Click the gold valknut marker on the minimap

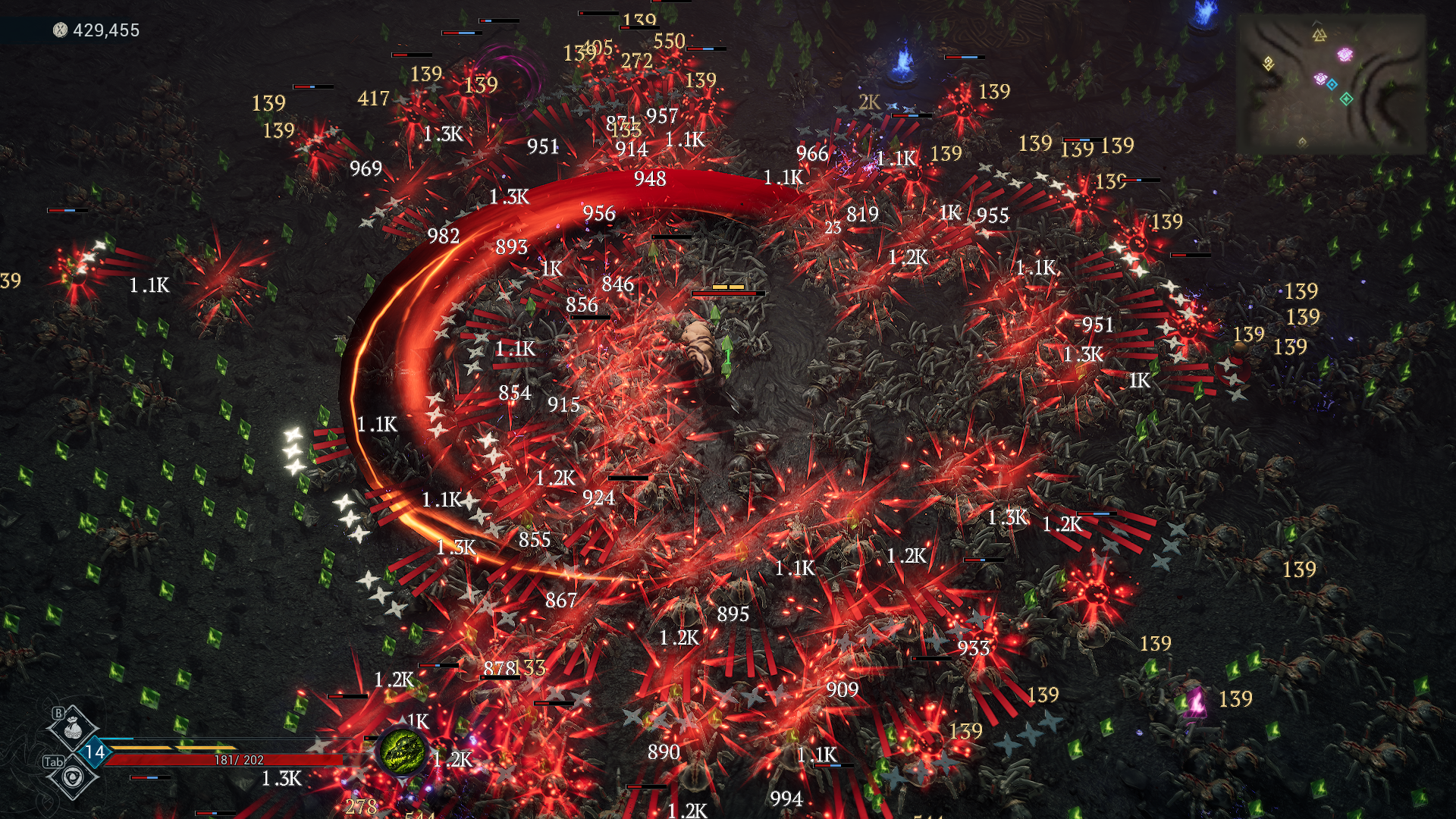[1319, 35]
